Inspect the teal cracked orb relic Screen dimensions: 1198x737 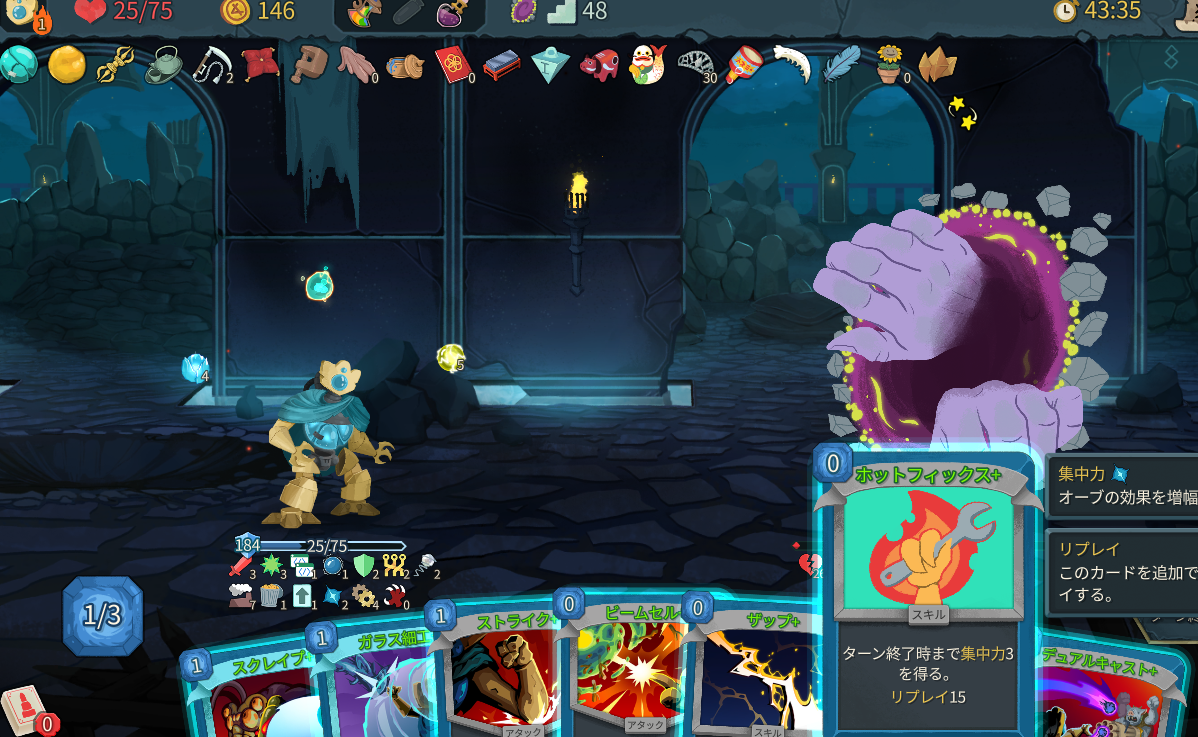(19, 65)
